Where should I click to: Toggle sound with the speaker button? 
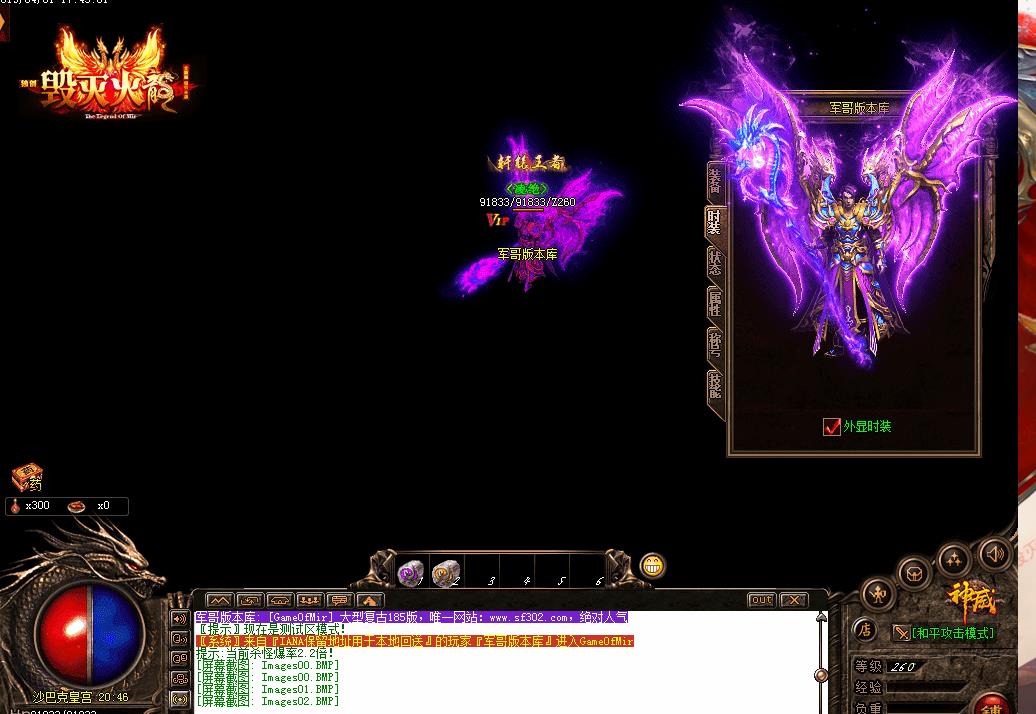[x=994, y=552]
